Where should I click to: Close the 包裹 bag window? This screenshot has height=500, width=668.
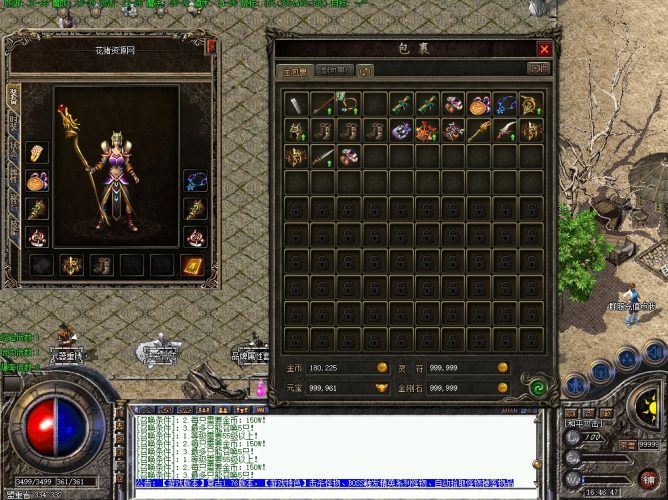click(x=544, y=48)
